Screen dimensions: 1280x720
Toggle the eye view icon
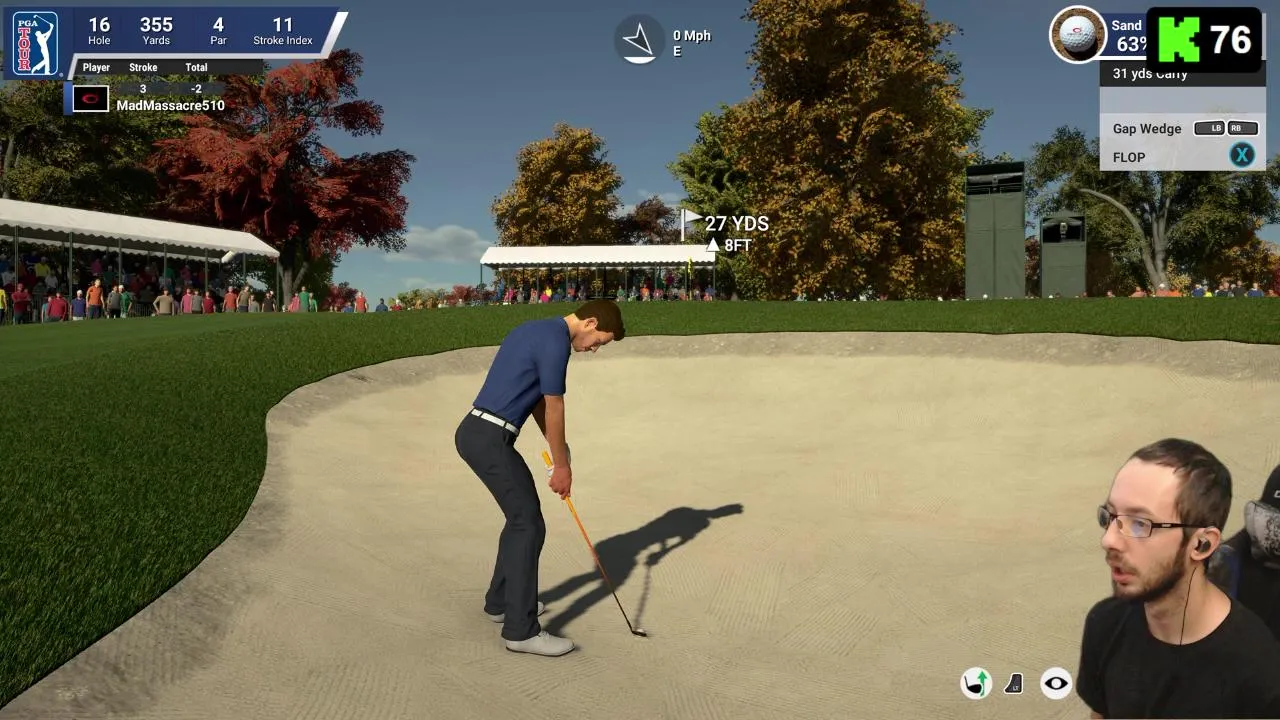(x=1056, y=683)
